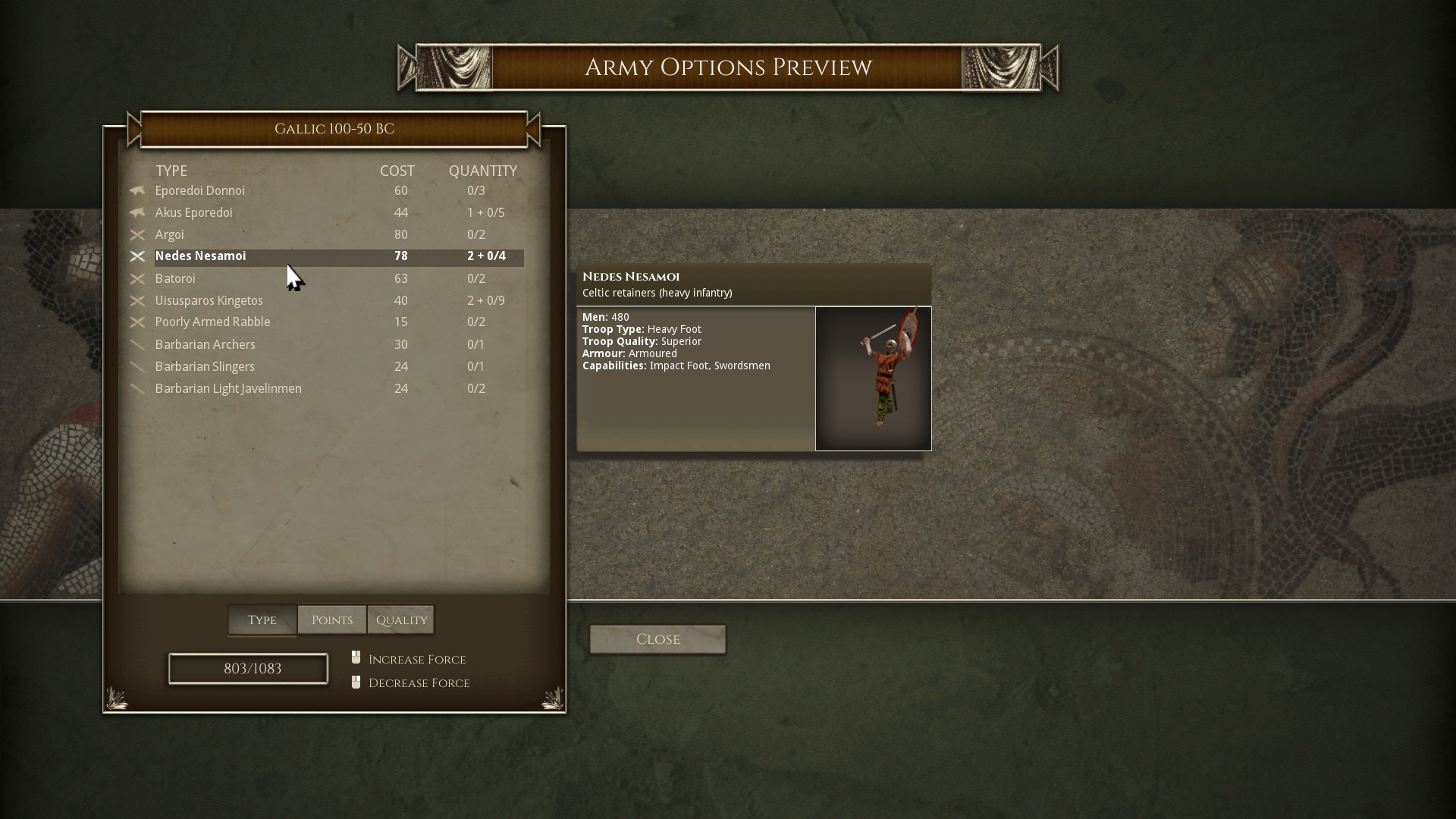This screenshot has height=819, width=1456.
Task: Select Barbarian Light Javelinmen row
Action: pos(228,389)
